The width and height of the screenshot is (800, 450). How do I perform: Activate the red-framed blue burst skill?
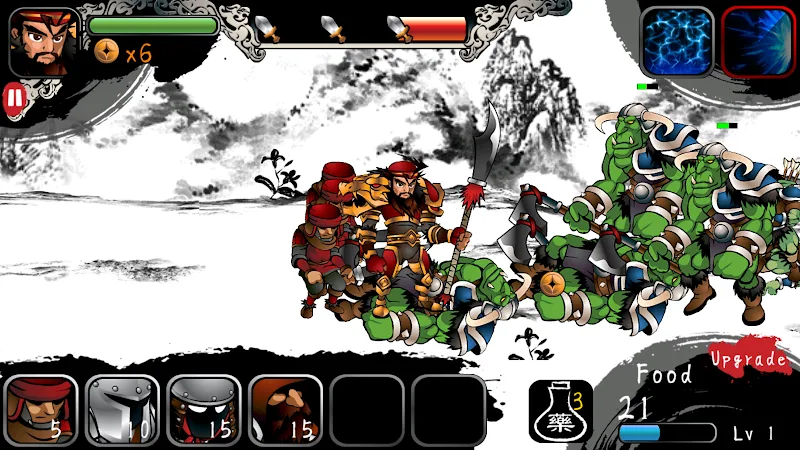click(757, 42)
